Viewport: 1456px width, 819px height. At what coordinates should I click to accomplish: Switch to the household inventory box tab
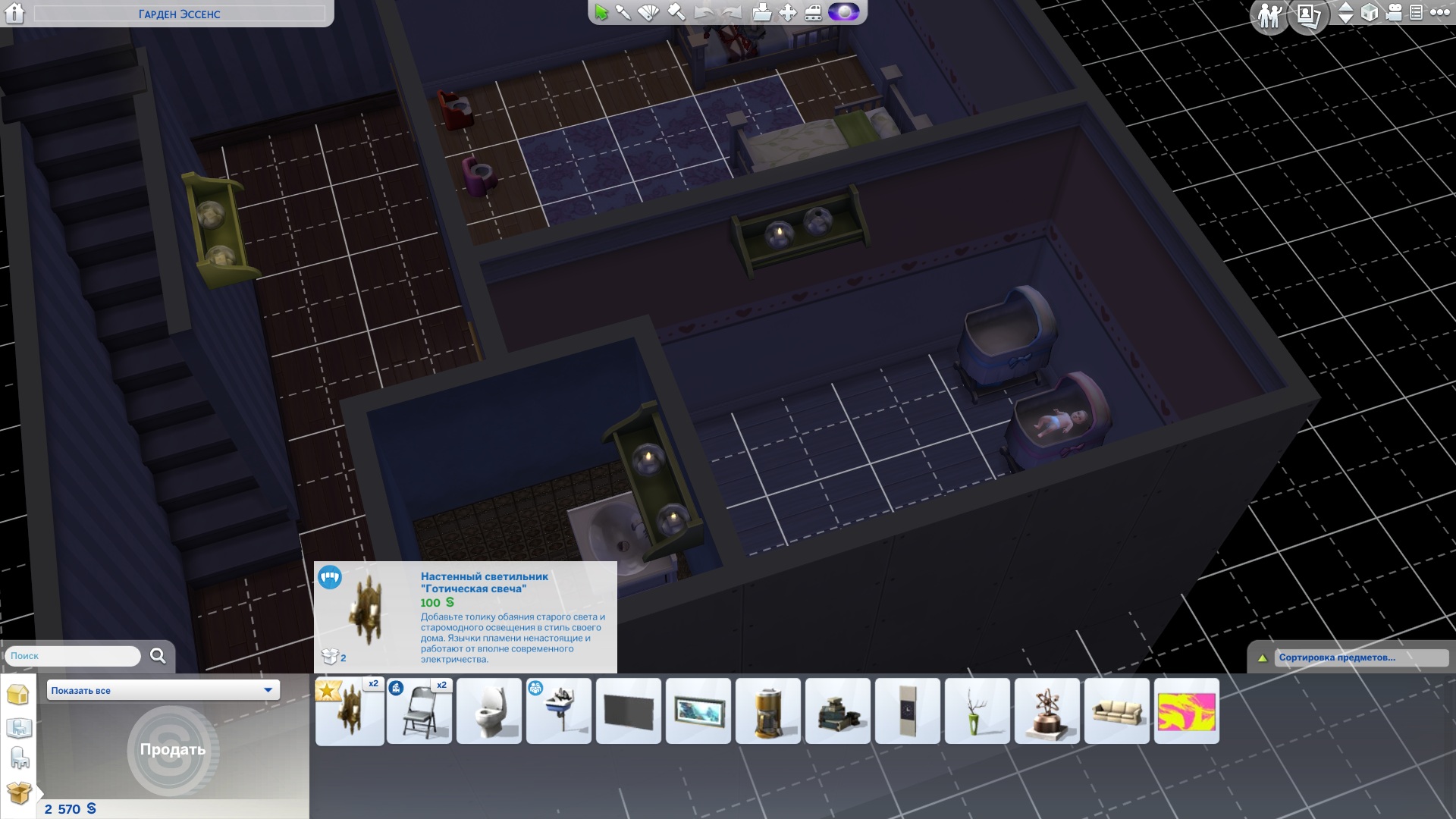pos(18,793)
